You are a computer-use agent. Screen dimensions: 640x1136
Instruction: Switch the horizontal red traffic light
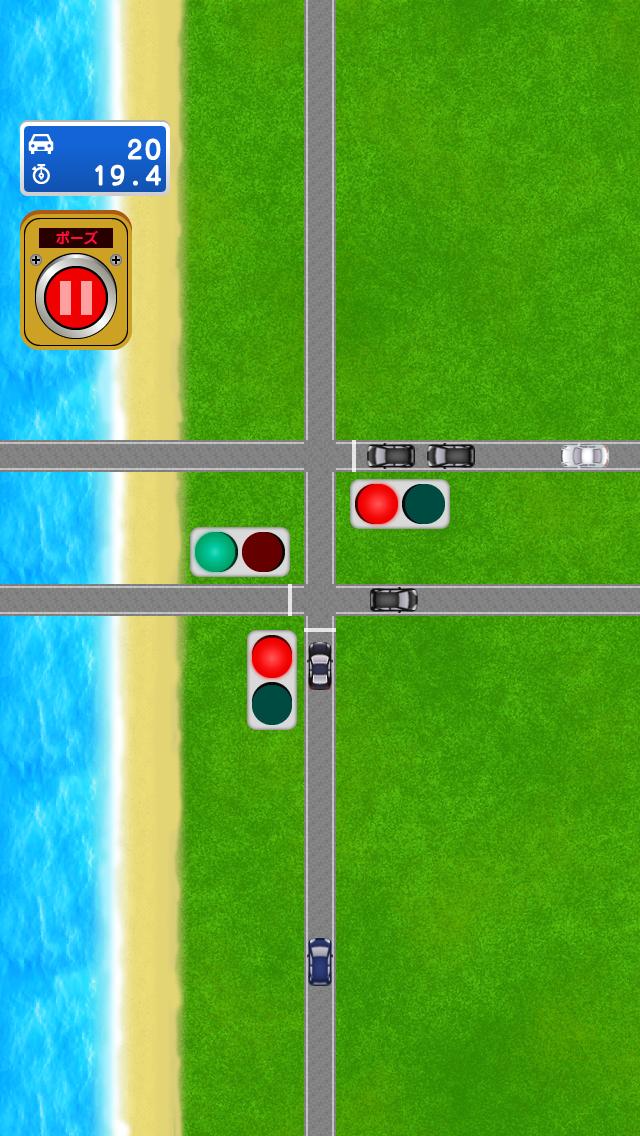[400, 504]
